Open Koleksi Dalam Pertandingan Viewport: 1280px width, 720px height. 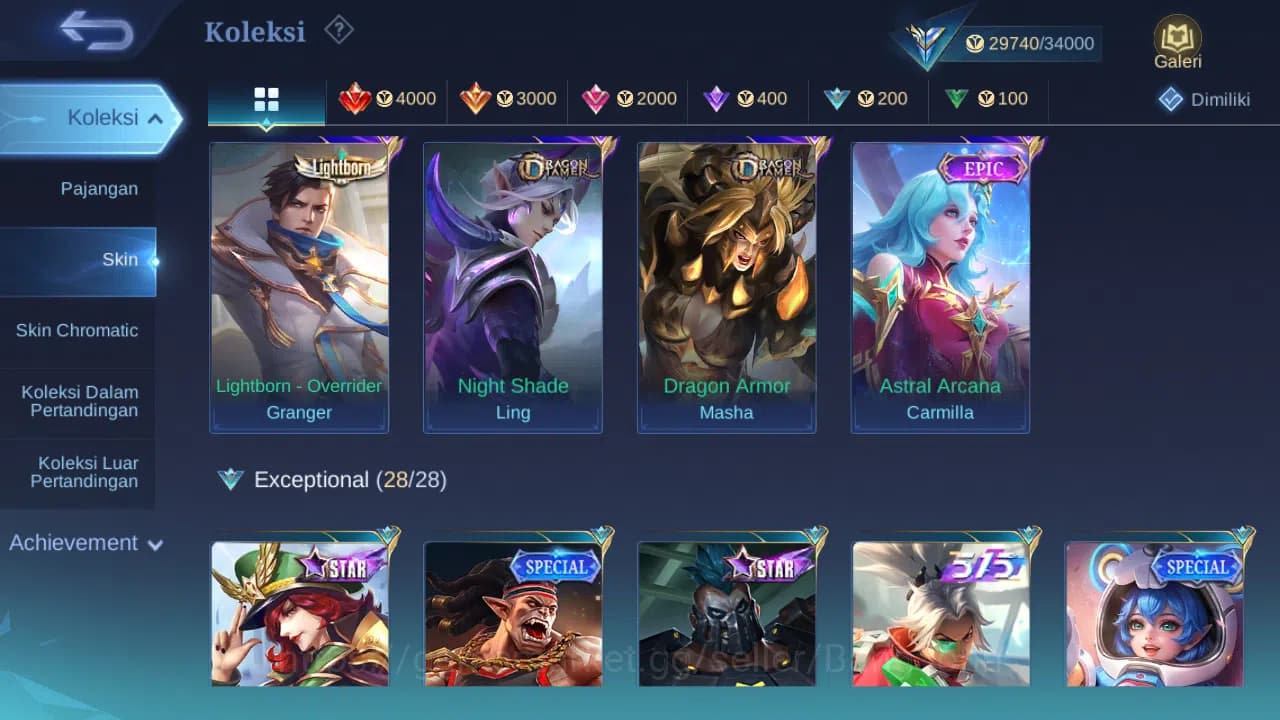point(78,400)
